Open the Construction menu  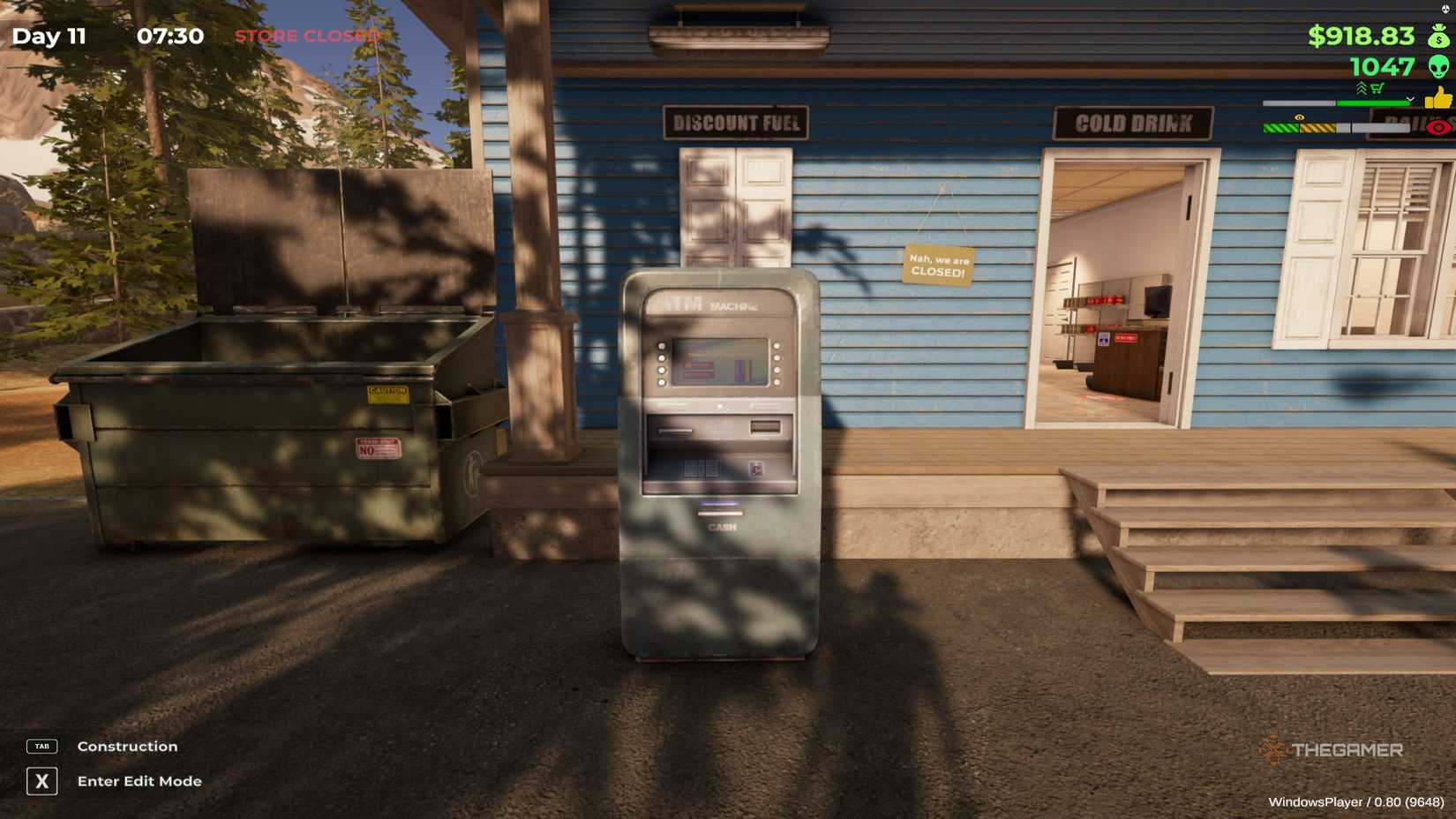coord(126,746)
